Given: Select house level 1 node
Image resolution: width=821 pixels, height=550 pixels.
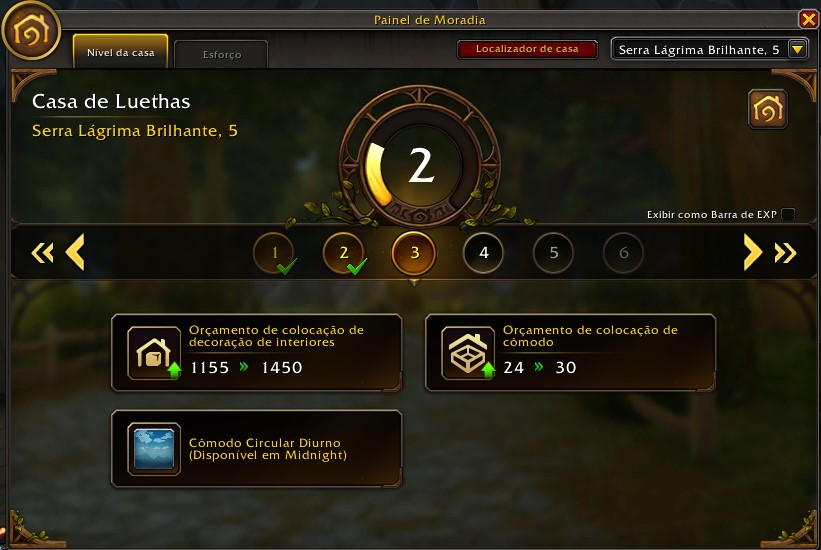Looking at the screenshot, I should coord(274,253).
